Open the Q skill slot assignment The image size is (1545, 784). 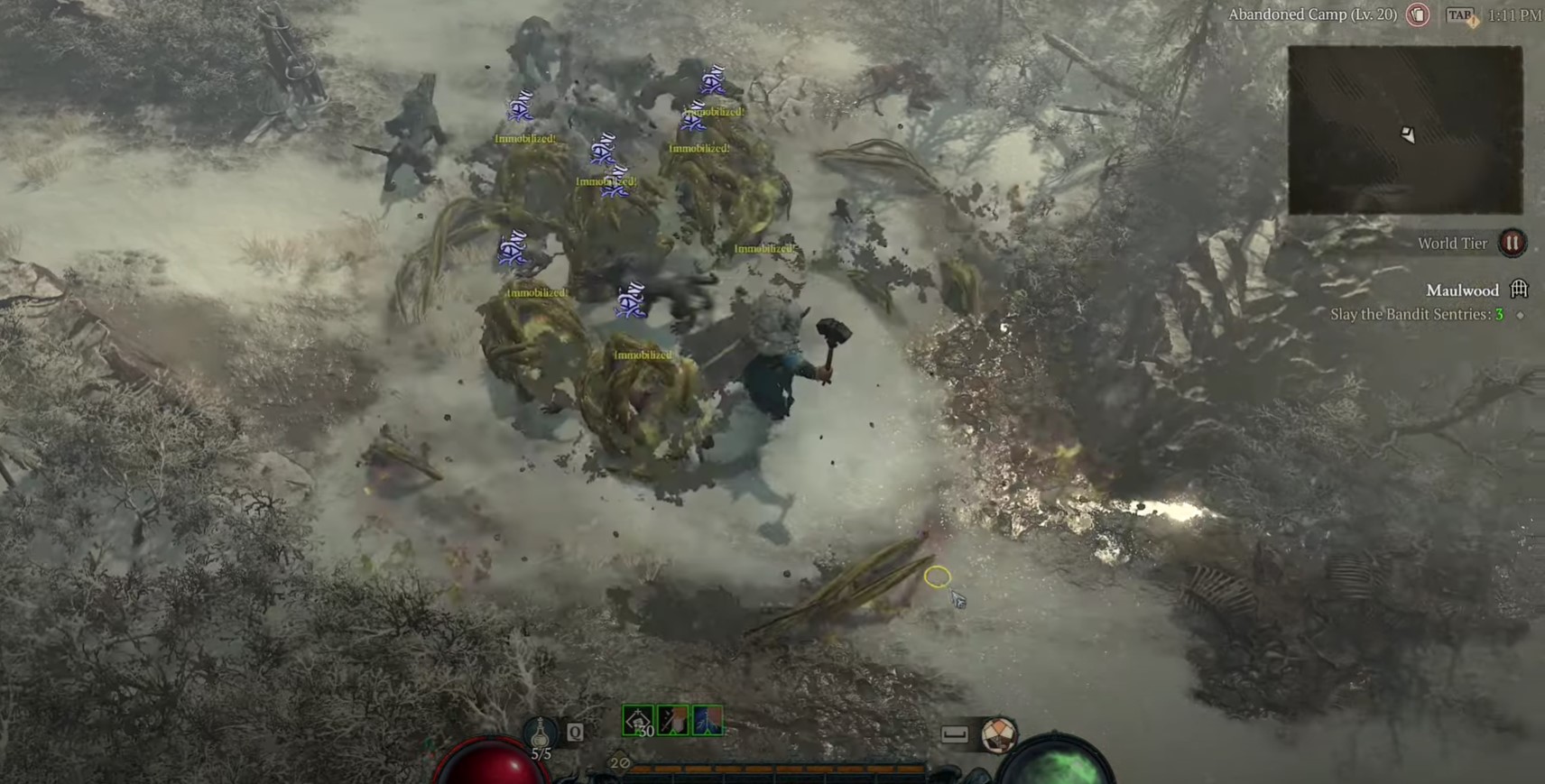click(x=573, y=733)
